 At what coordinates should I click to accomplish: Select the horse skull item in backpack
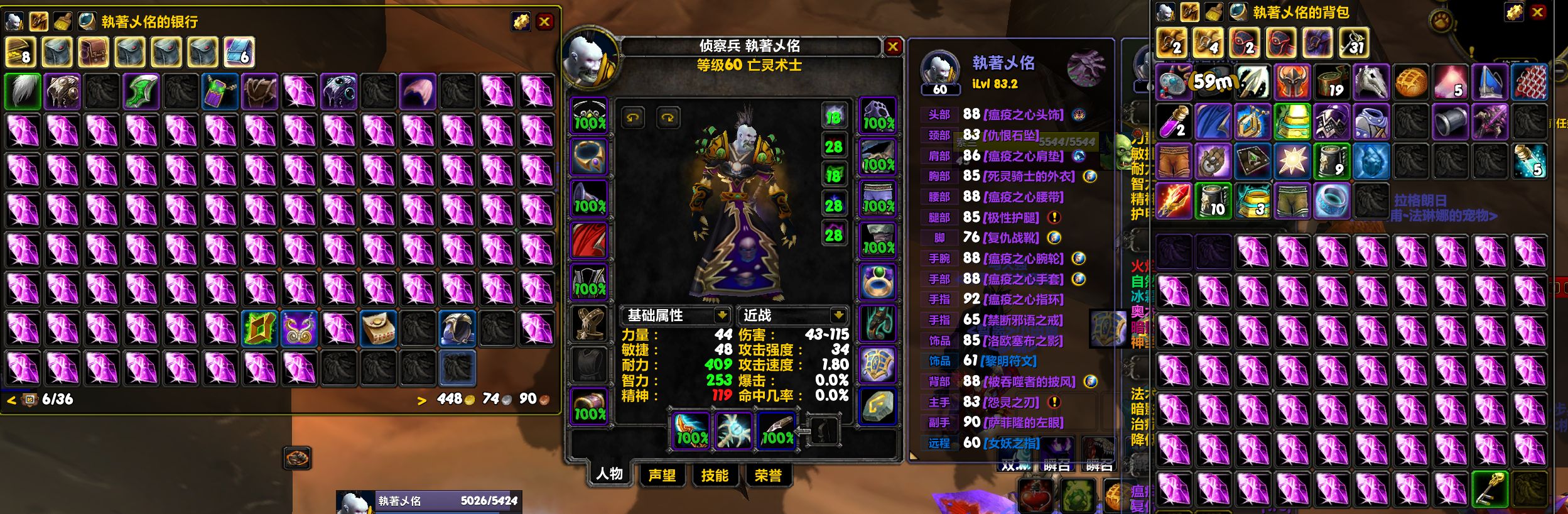(x=1371, y=83)
